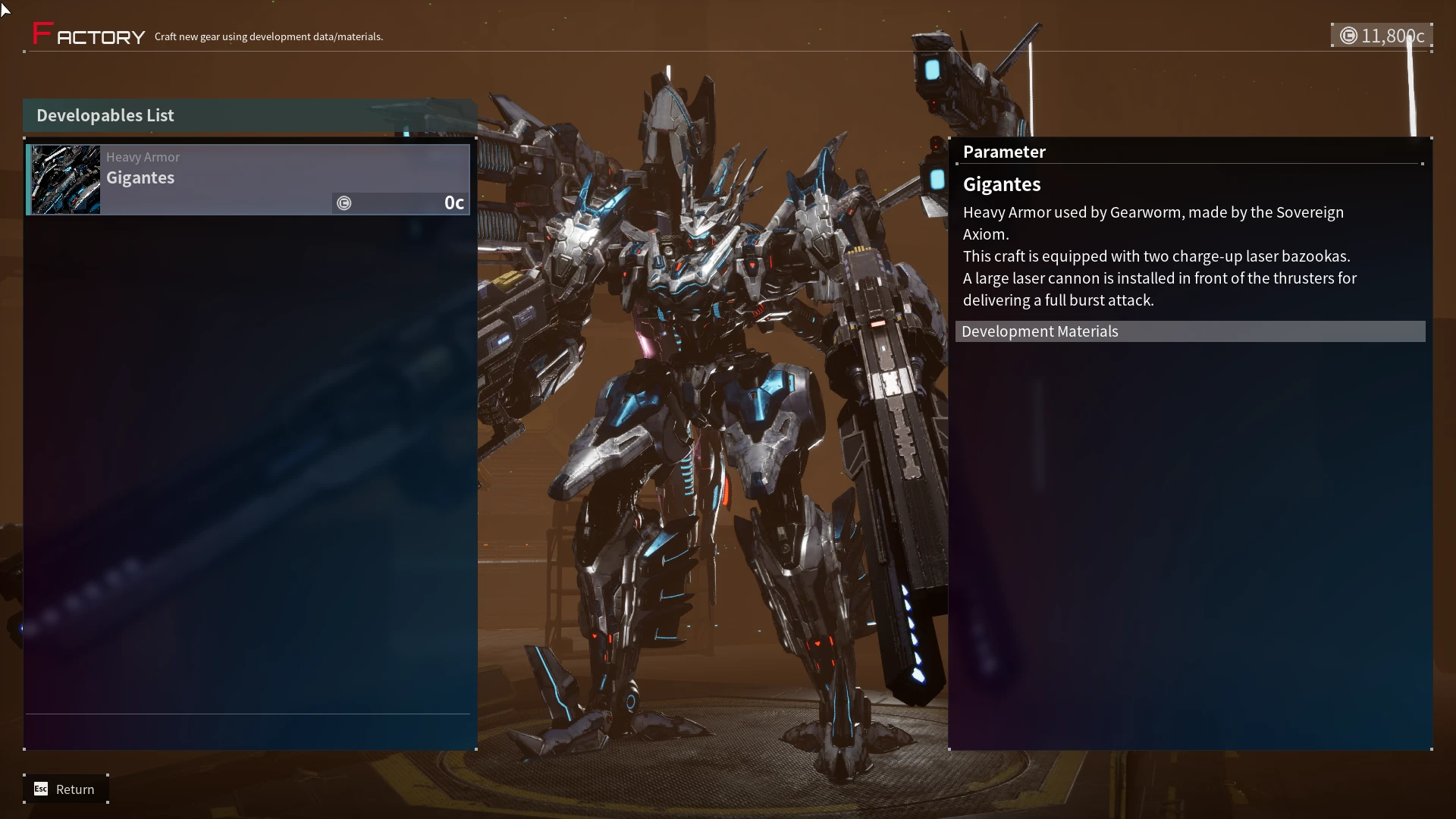Viewport: 1456px width, 819px height.
Task: Click the Return button
Action: [x=66, y=789]
